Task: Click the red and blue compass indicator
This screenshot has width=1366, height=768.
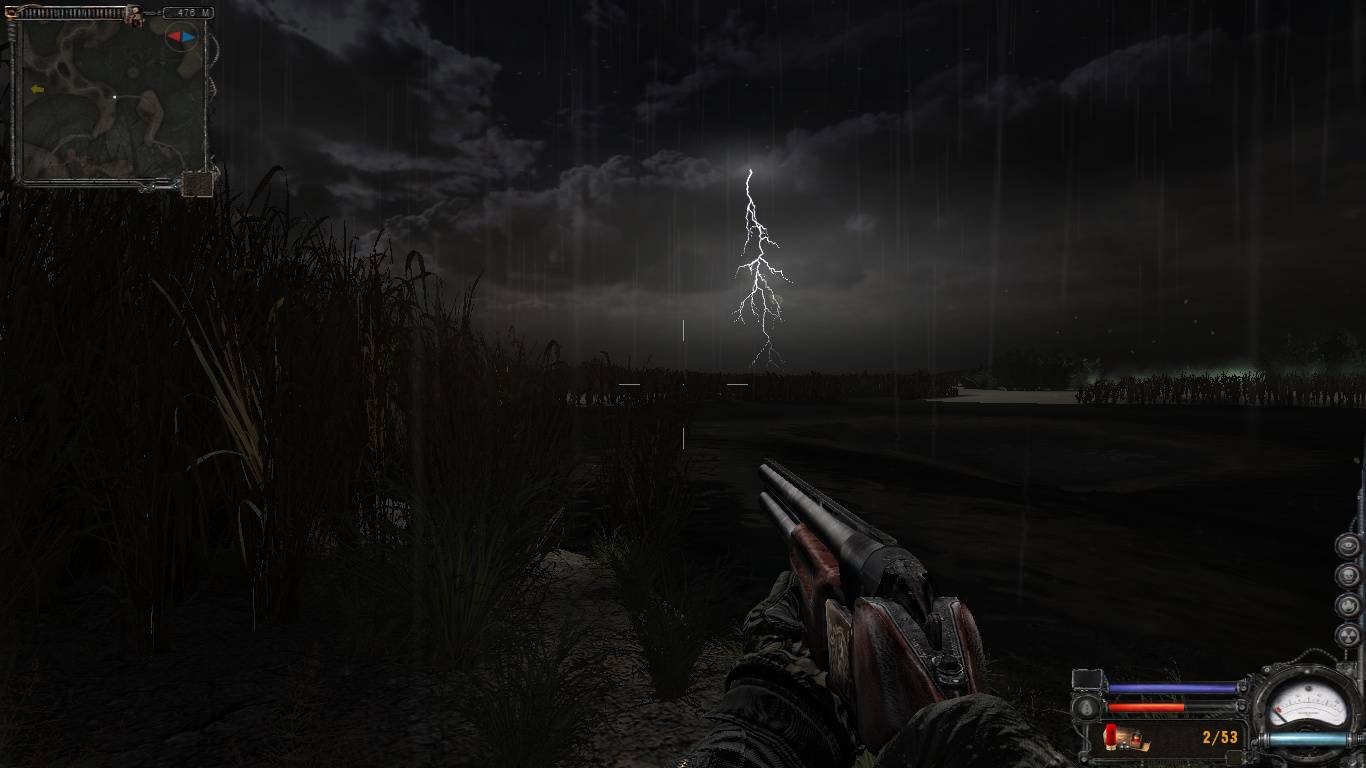Action: 181,37
